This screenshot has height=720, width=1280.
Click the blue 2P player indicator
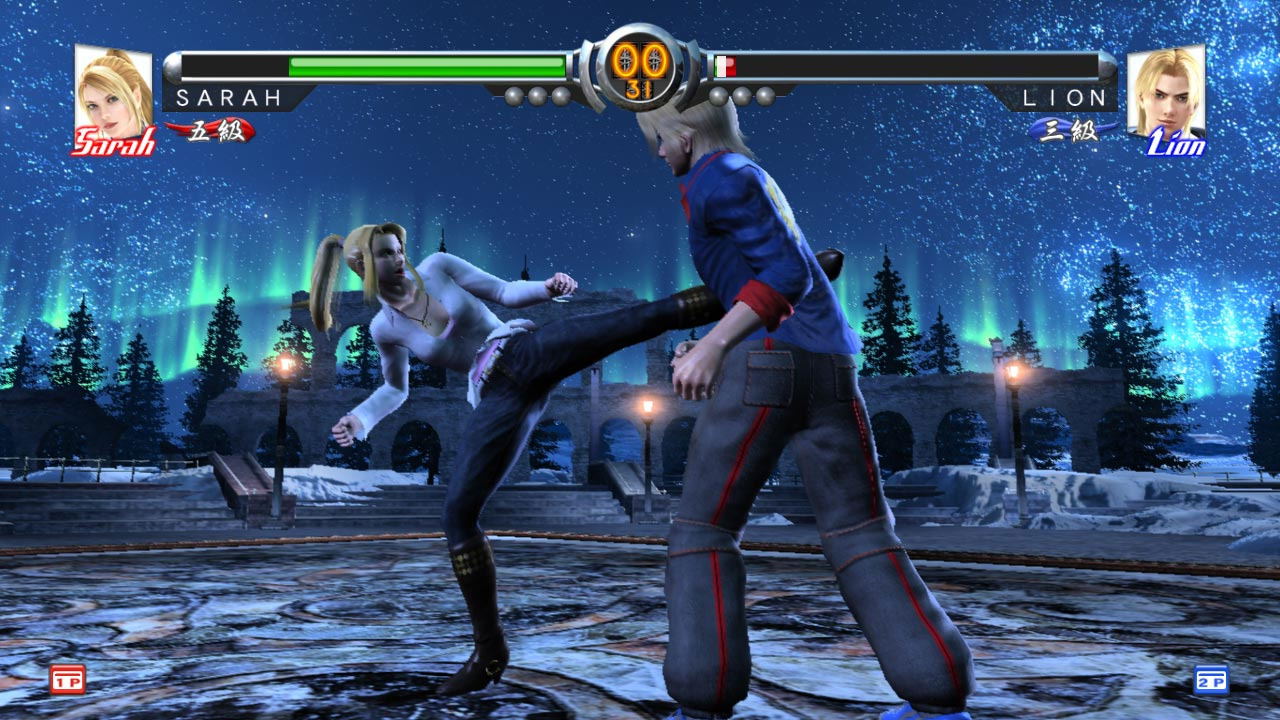[x=1211, y=680]
